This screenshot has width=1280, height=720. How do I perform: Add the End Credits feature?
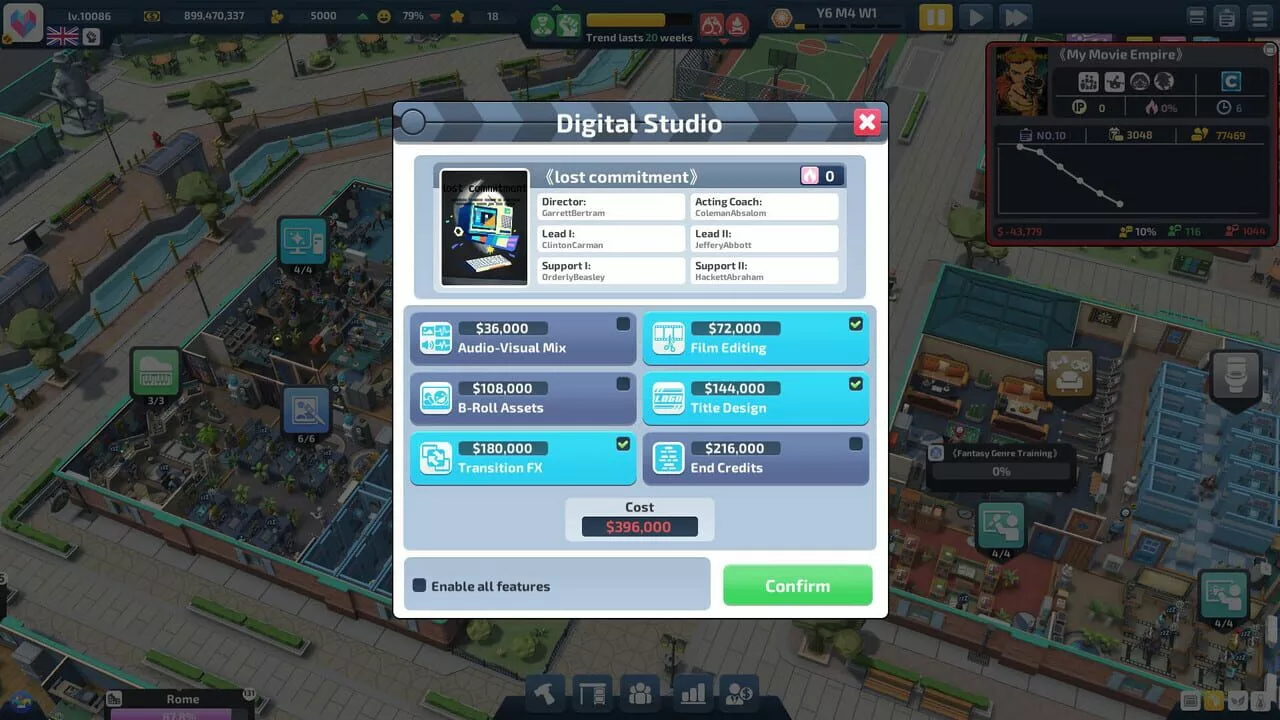point(755,459)
